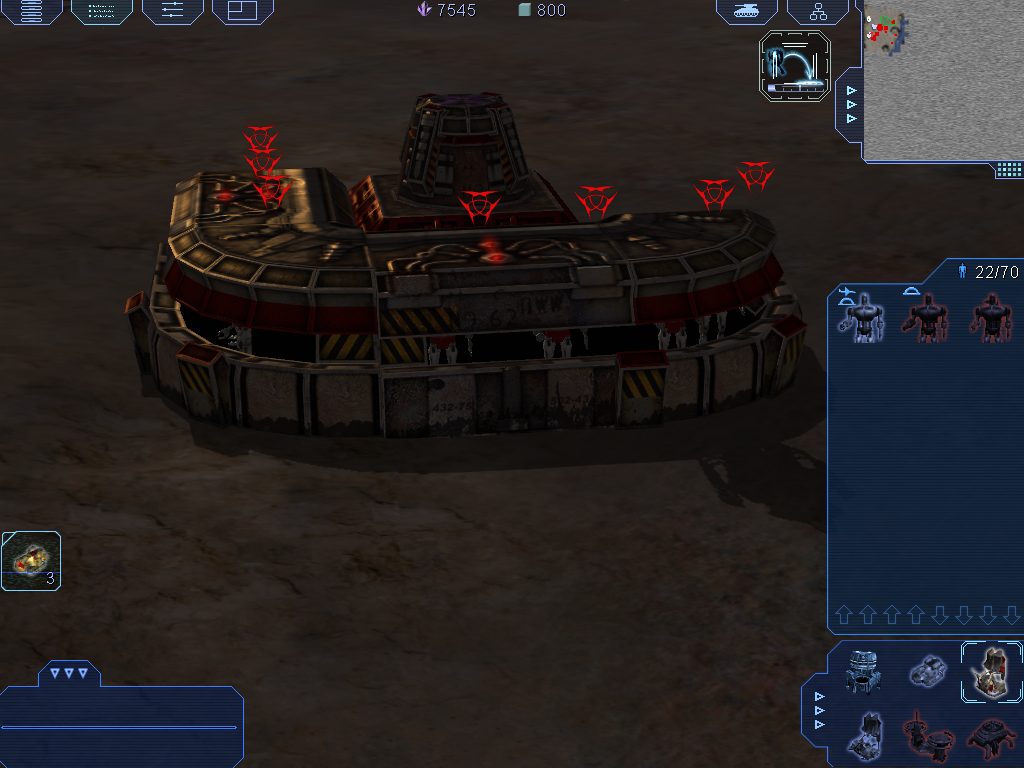Select the tank units button
This screenshot has width=1024, height=768.
click(x=746, y=11)
